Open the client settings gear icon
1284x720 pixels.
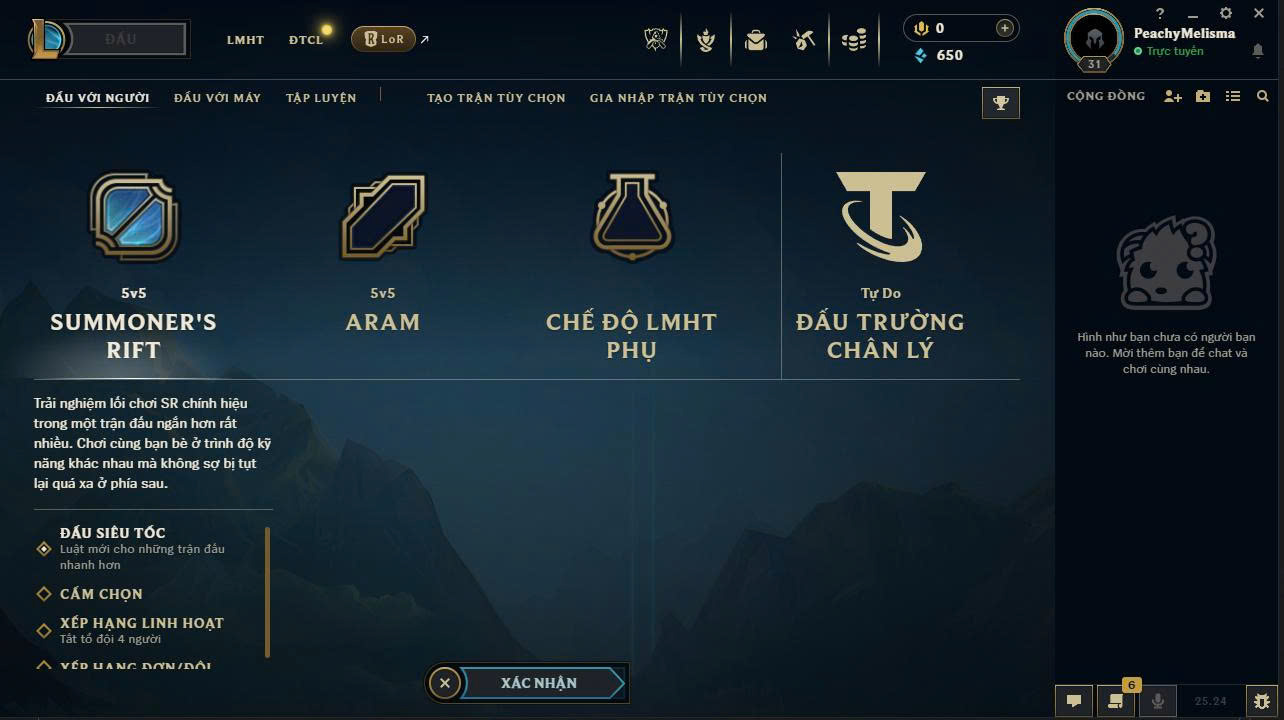(1226, 13)
